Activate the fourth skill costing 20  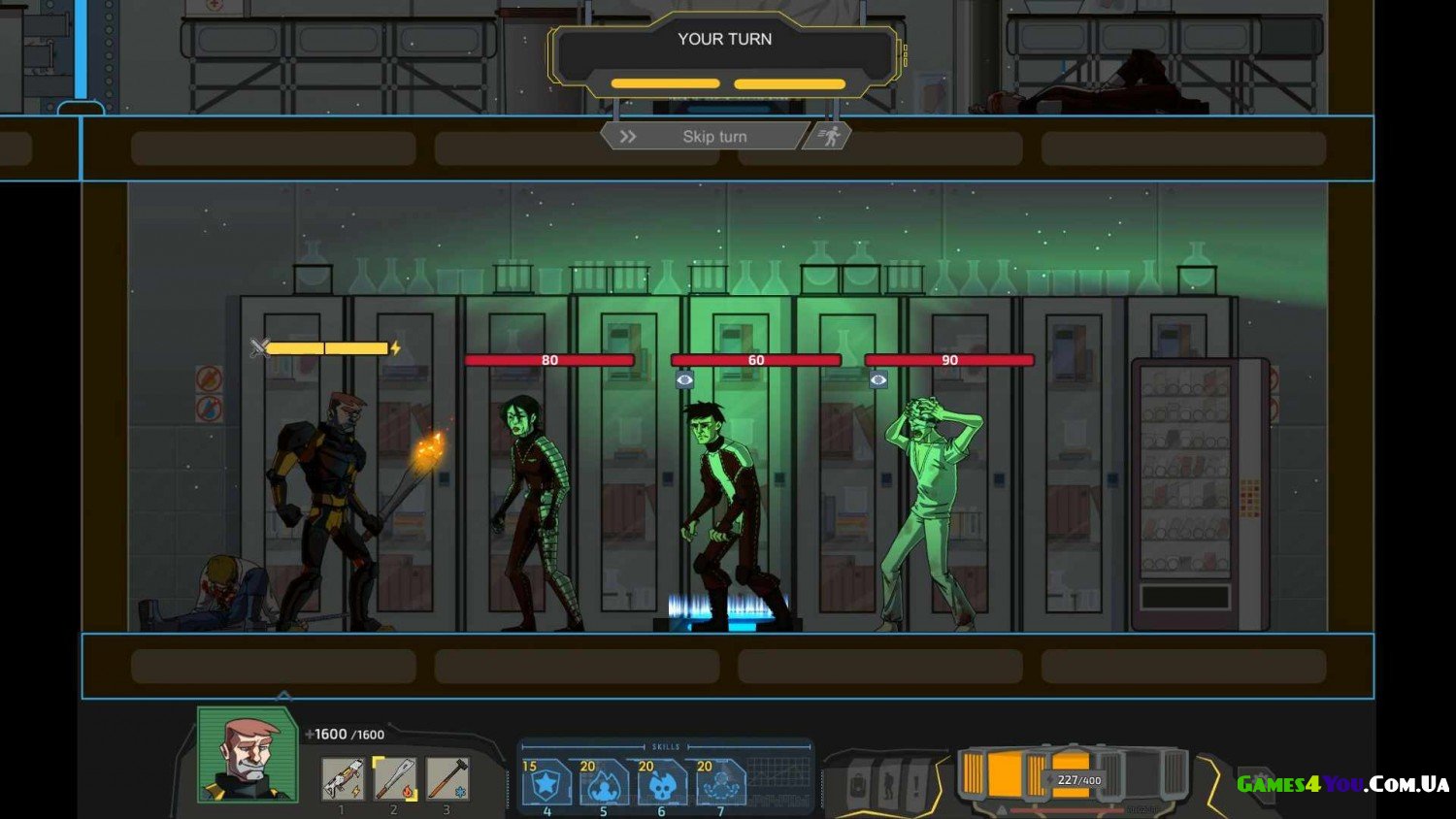point(720,782)
